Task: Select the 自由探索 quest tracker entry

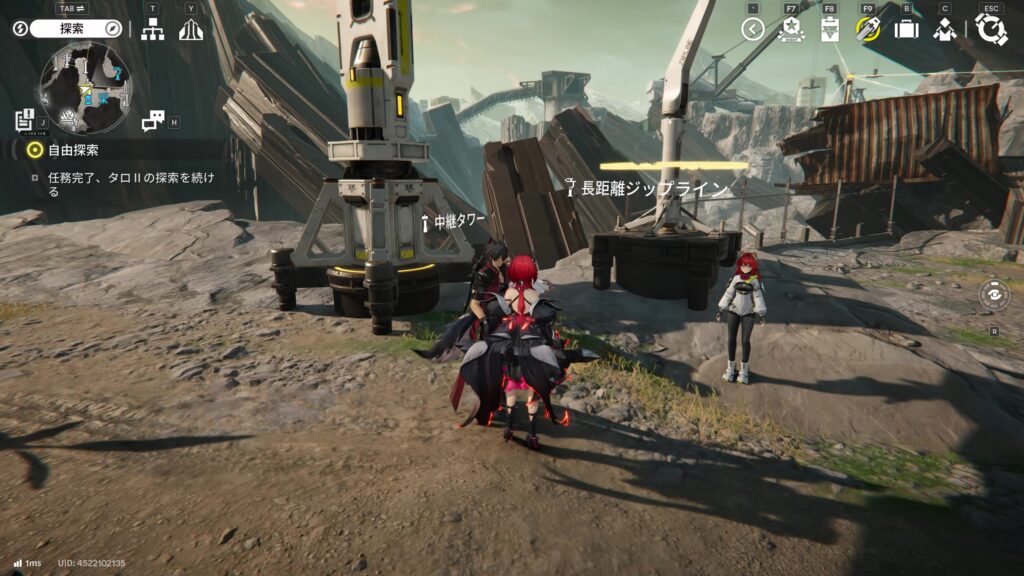Action: click(x=70, y=150)
